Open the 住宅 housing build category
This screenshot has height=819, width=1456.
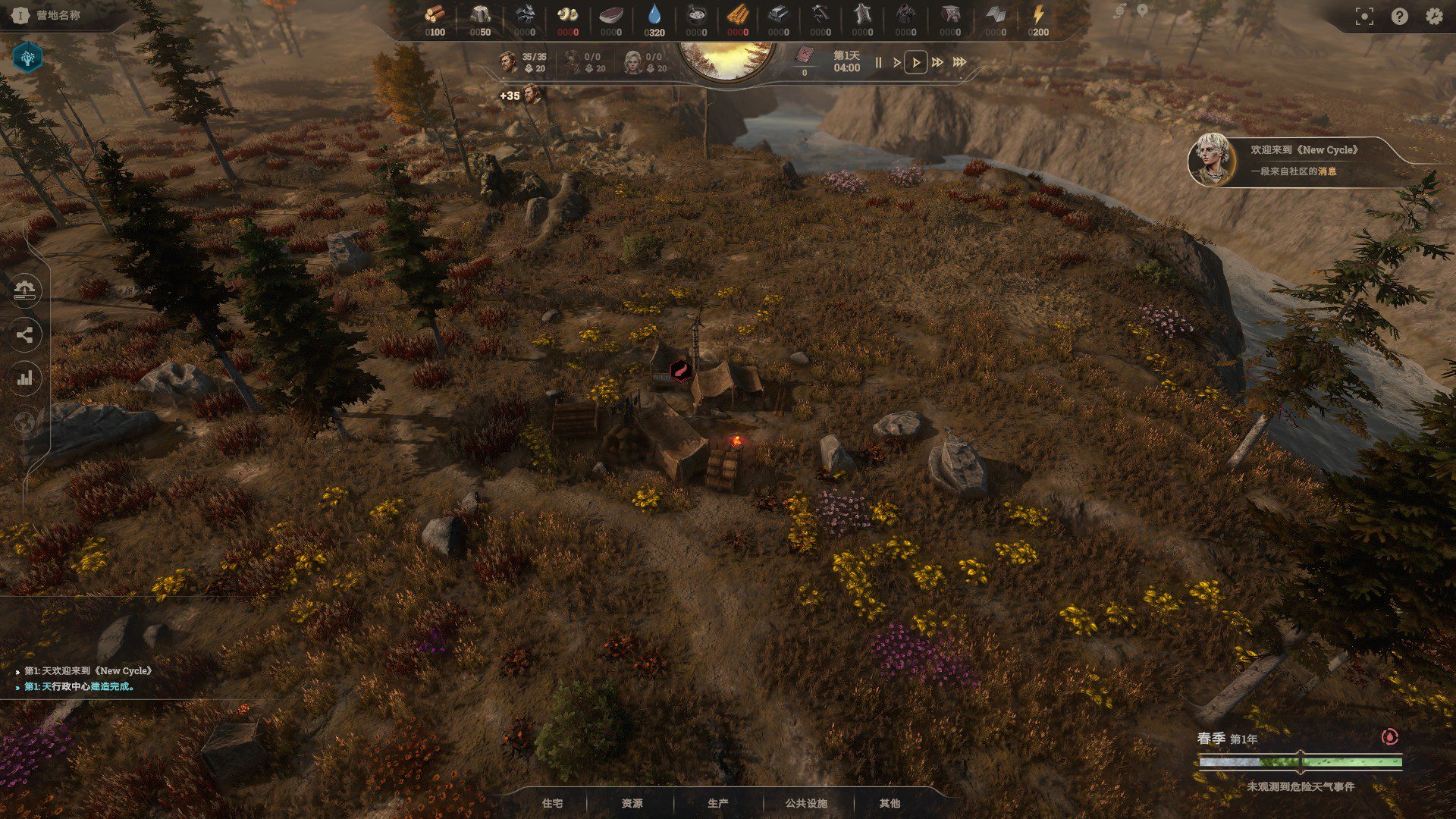click(552, 803)
